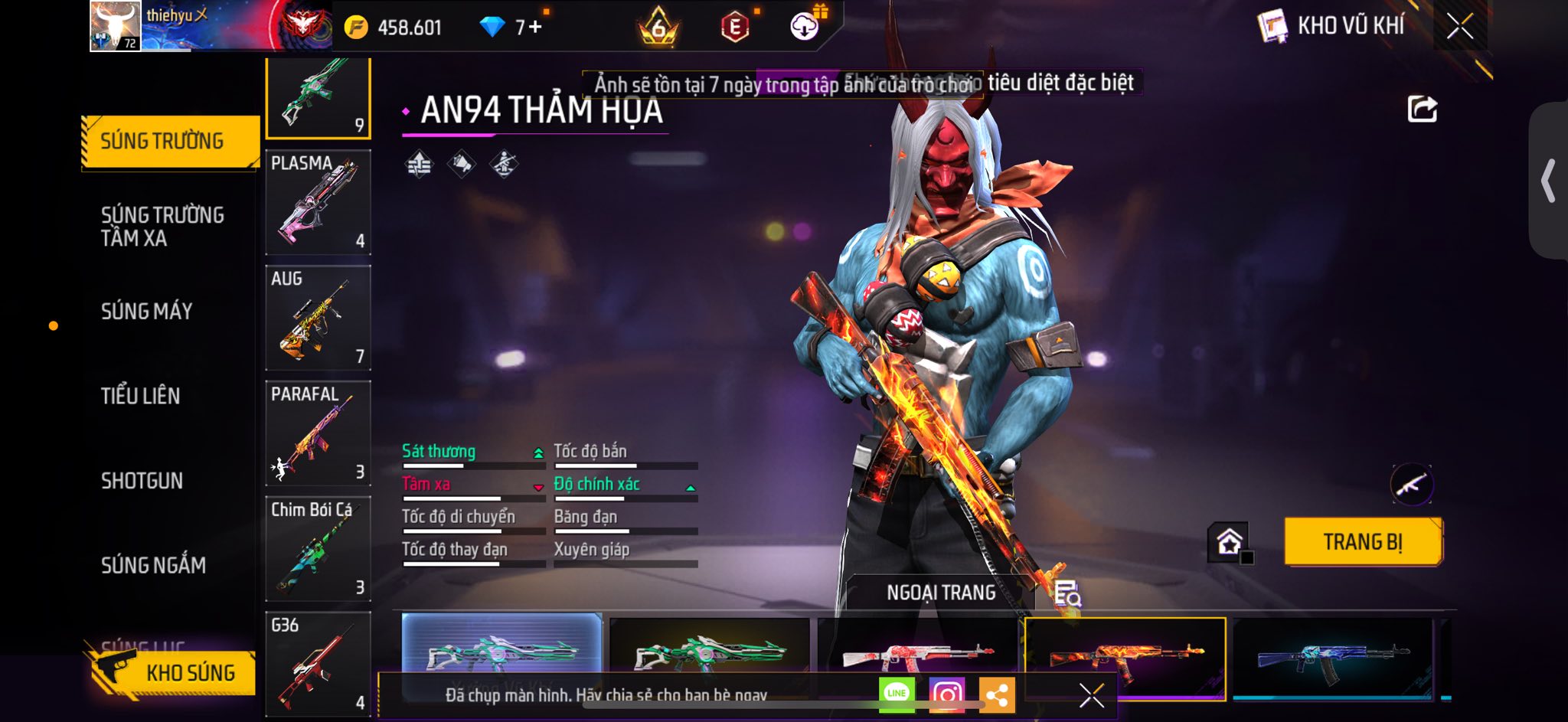Switch to the Súng Ngắm category

tap(153, 565)
